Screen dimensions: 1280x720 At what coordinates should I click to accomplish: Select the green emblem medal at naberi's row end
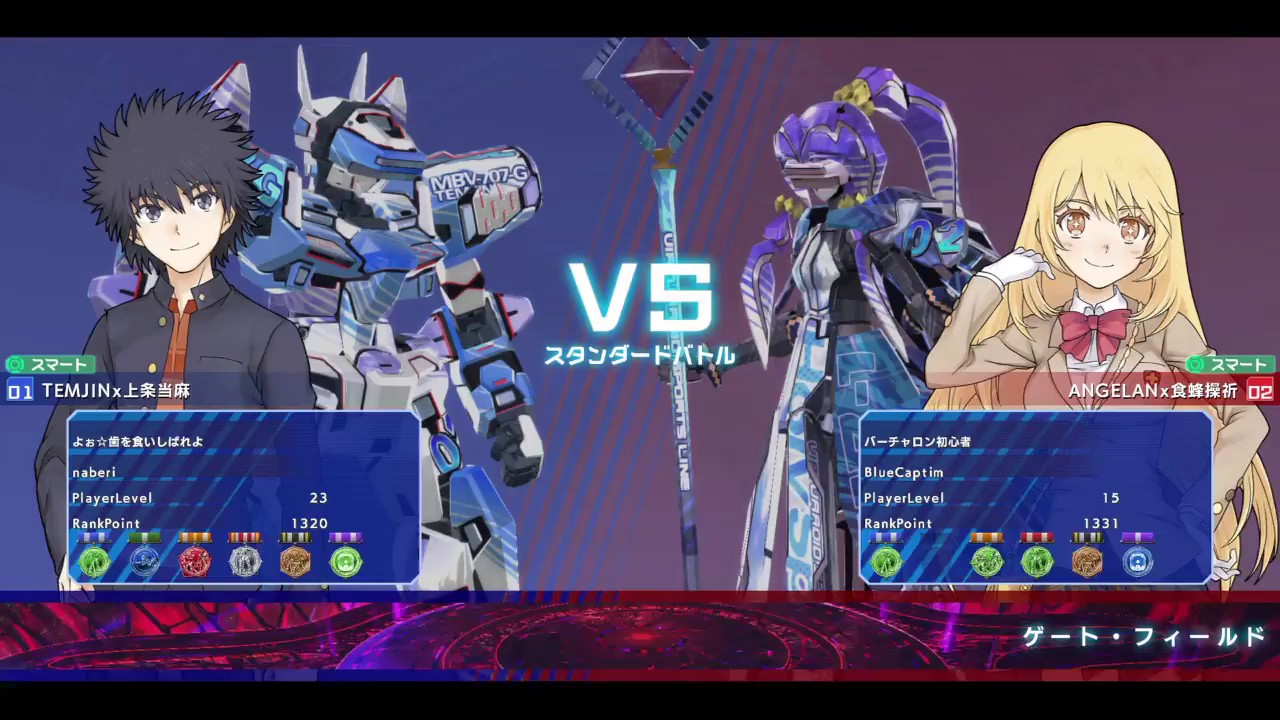tap(347, 562)
